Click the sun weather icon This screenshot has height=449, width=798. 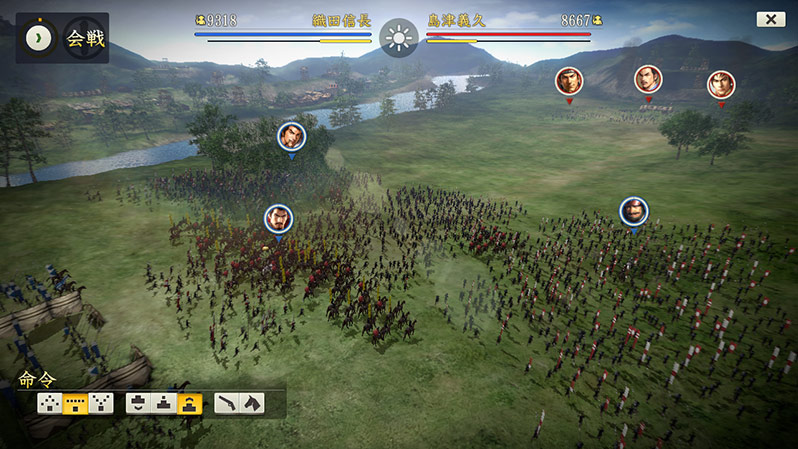(x=398, y=38)
